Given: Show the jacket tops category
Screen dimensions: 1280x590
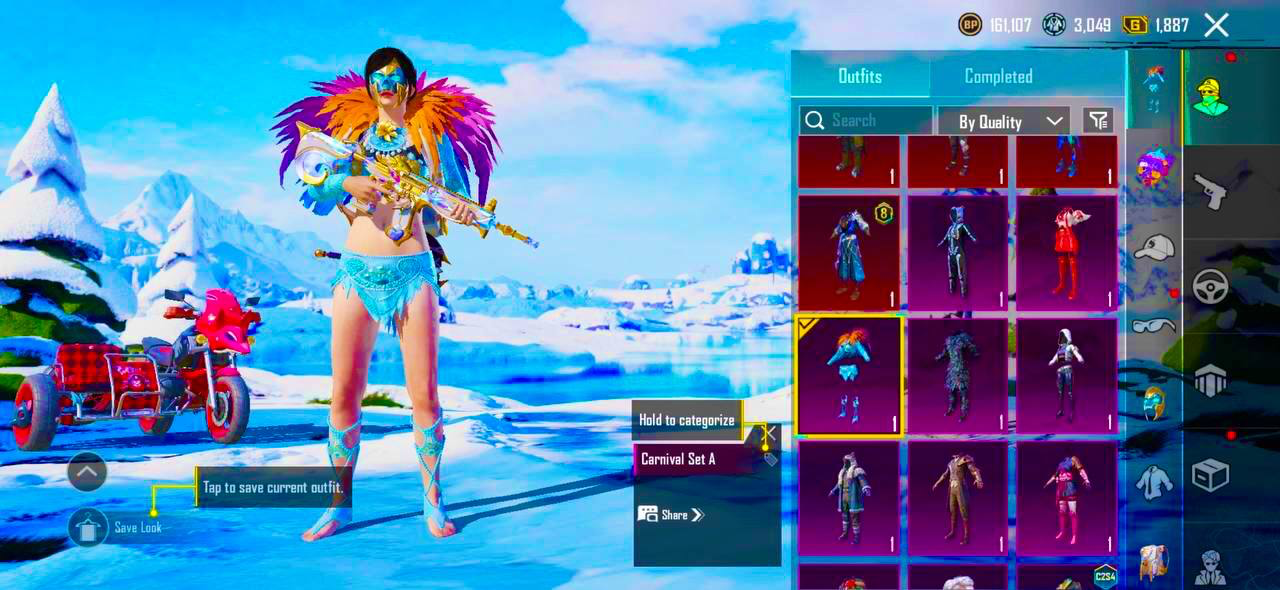Looking at the screenshot, I should [1154, 482].
